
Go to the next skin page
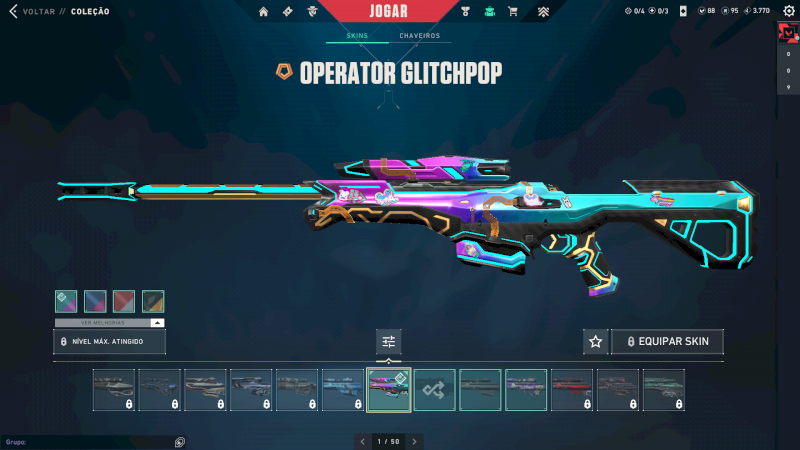(x=414, y=441)
